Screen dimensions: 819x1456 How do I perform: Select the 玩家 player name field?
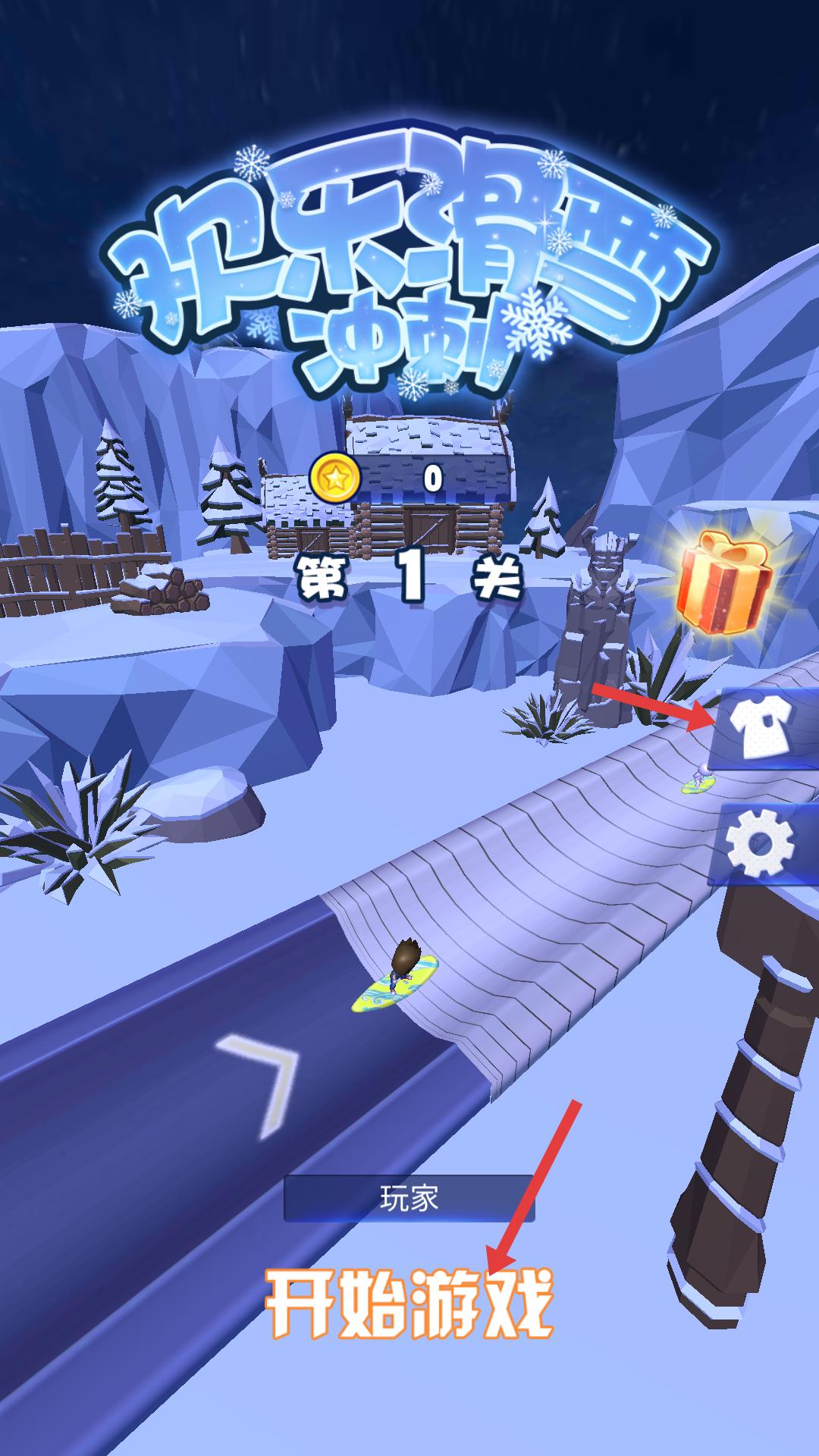coord(409,1199)
